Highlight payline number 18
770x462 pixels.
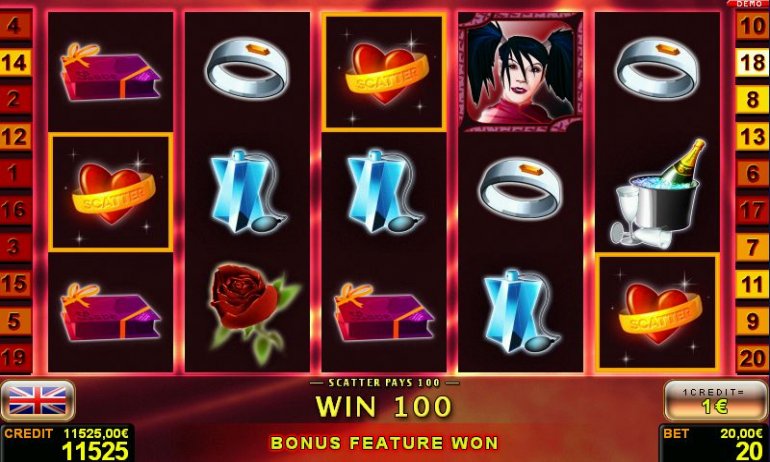(752, 63)
